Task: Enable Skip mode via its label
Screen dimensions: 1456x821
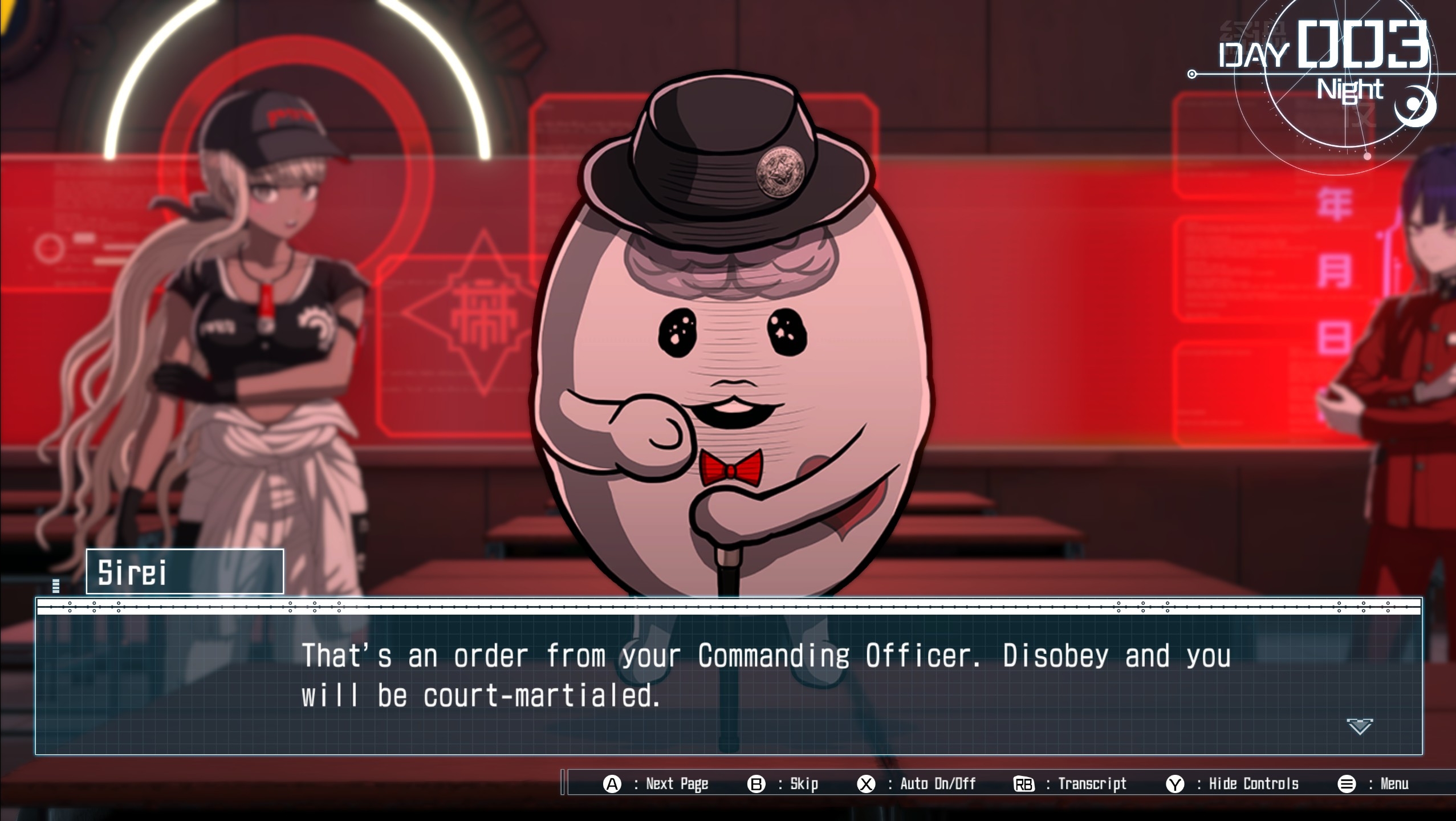Action: click(x=804, y=783)
